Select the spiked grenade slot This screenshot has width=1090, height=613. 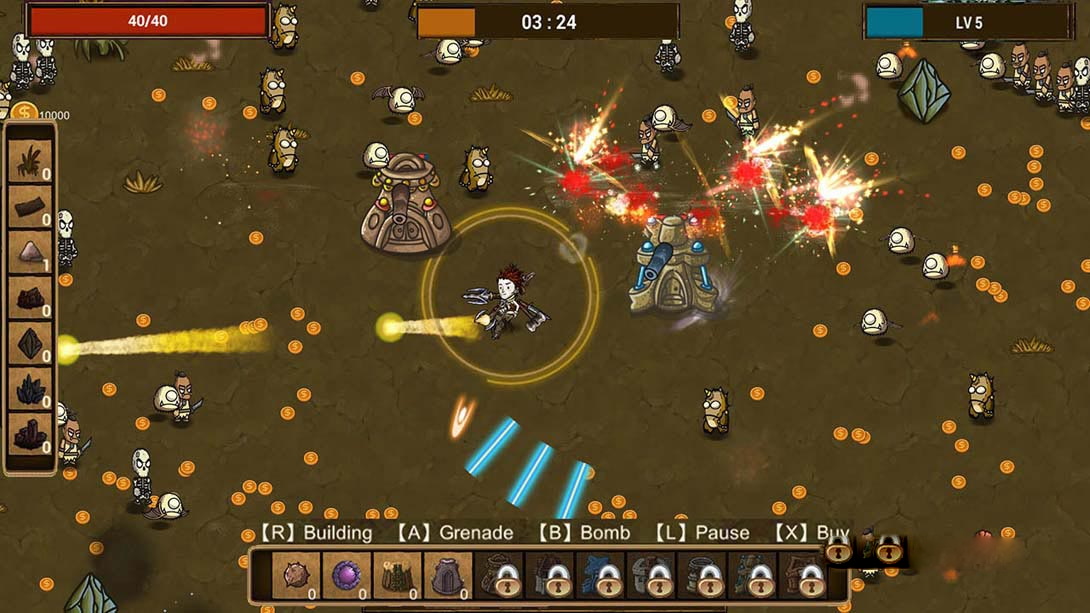(x=296, y=575)
